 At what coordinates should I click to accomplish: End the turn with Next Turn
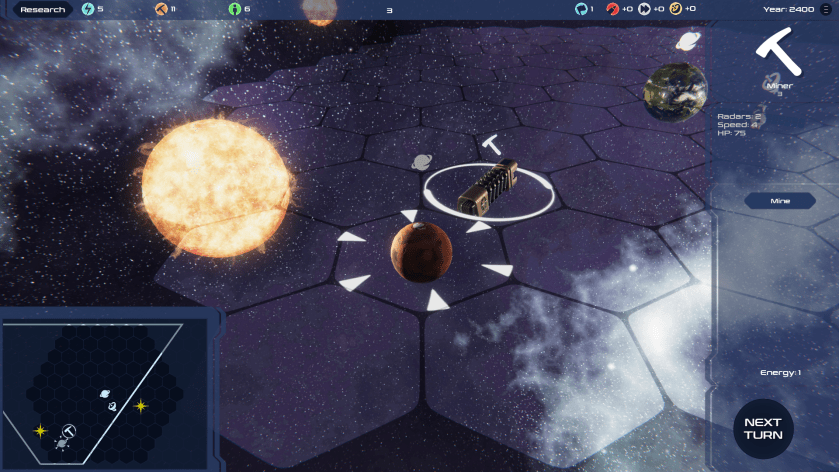763,429
